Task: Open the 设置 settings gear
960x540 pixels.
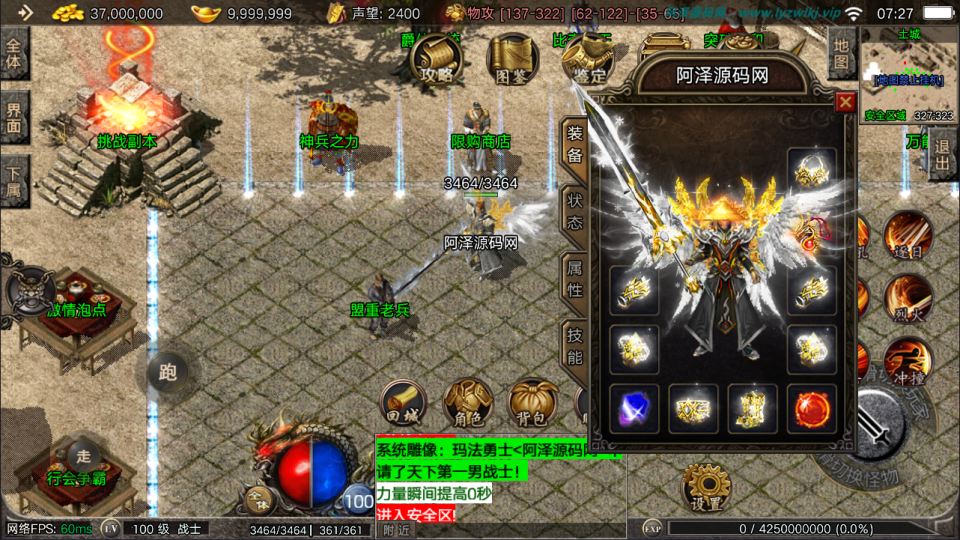Action: [x=708, y=489]
